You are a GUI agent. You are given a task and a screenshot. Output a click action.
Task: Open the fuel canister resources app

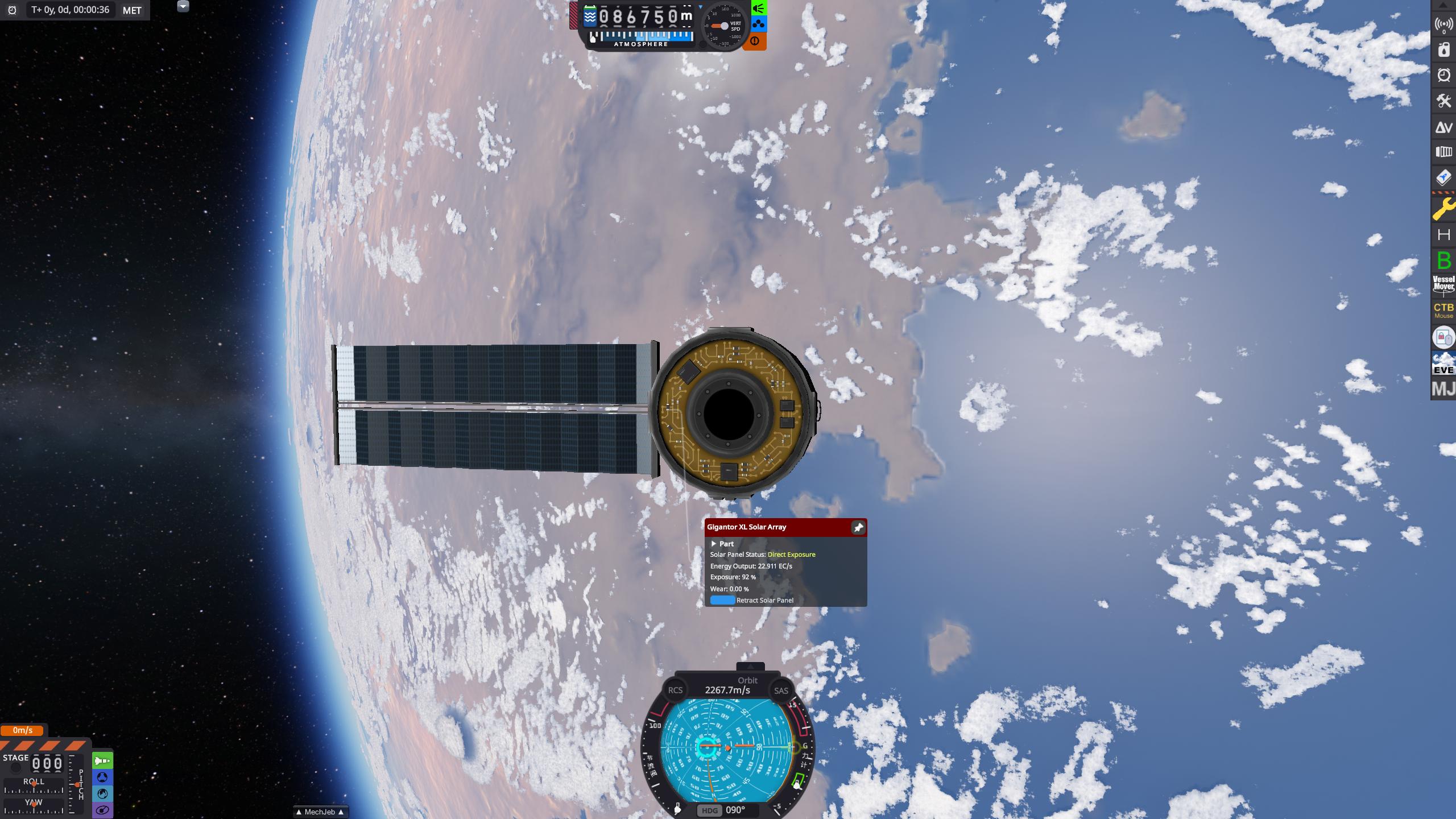1443,50
